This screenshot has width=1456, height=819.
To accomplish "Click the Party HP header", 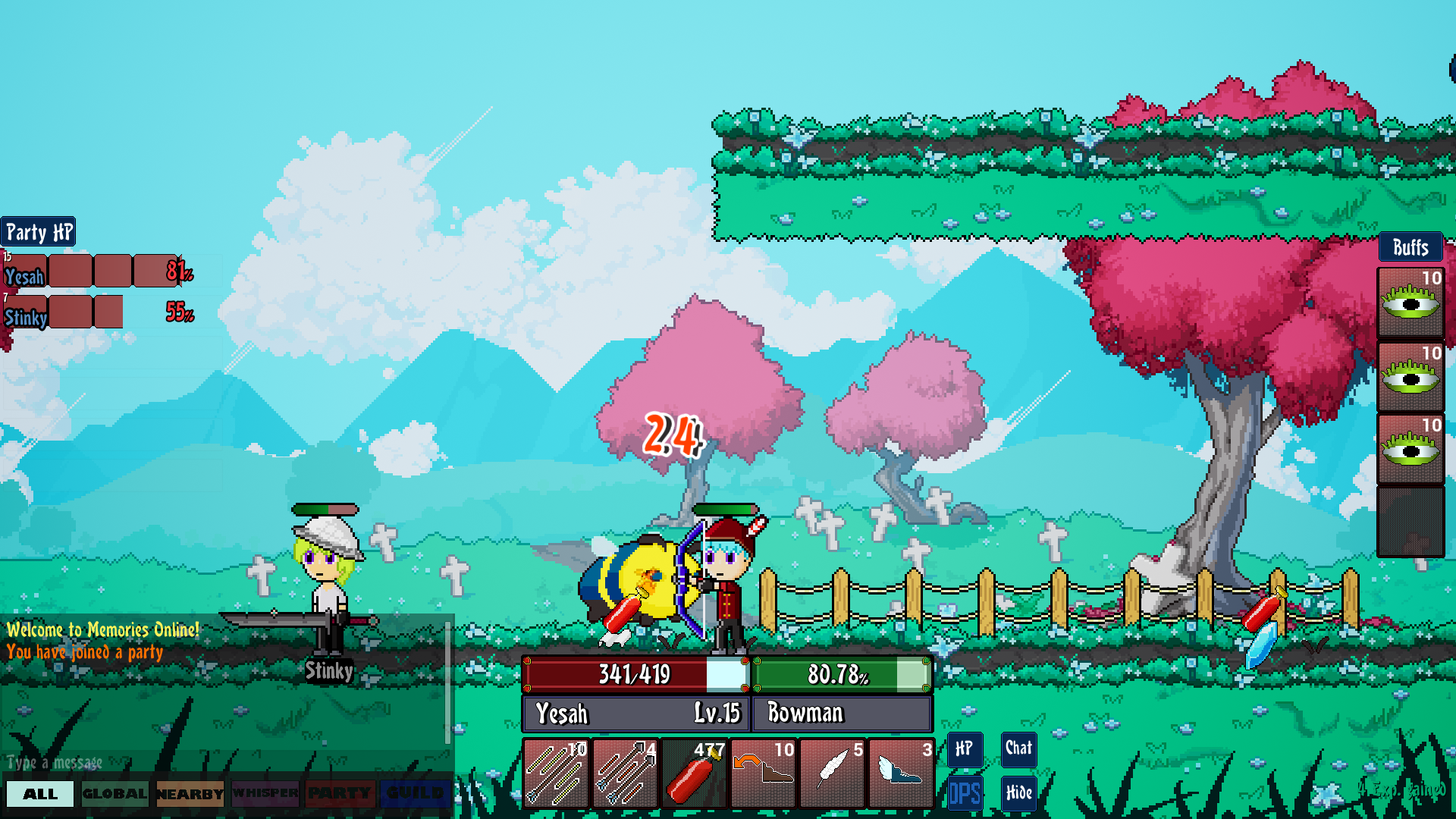I will point(39,232).
